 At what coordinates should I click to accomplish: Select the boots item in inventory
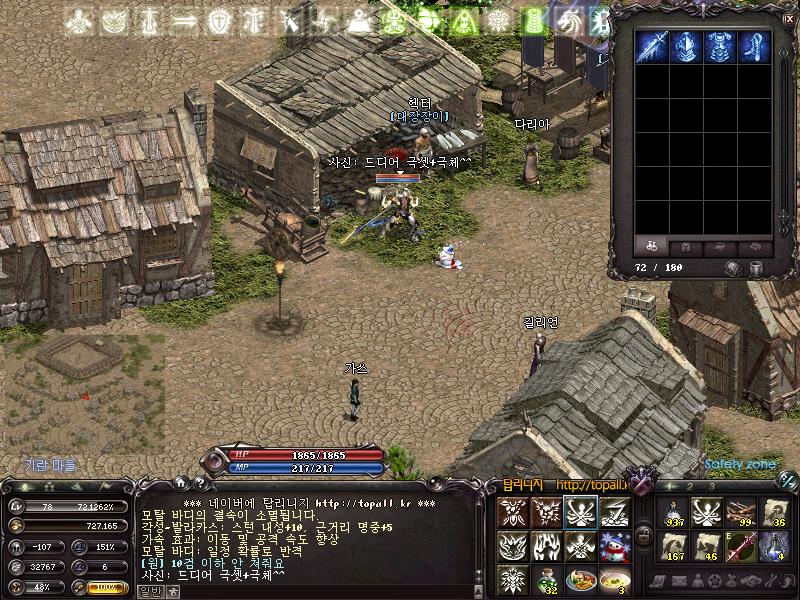755,48
